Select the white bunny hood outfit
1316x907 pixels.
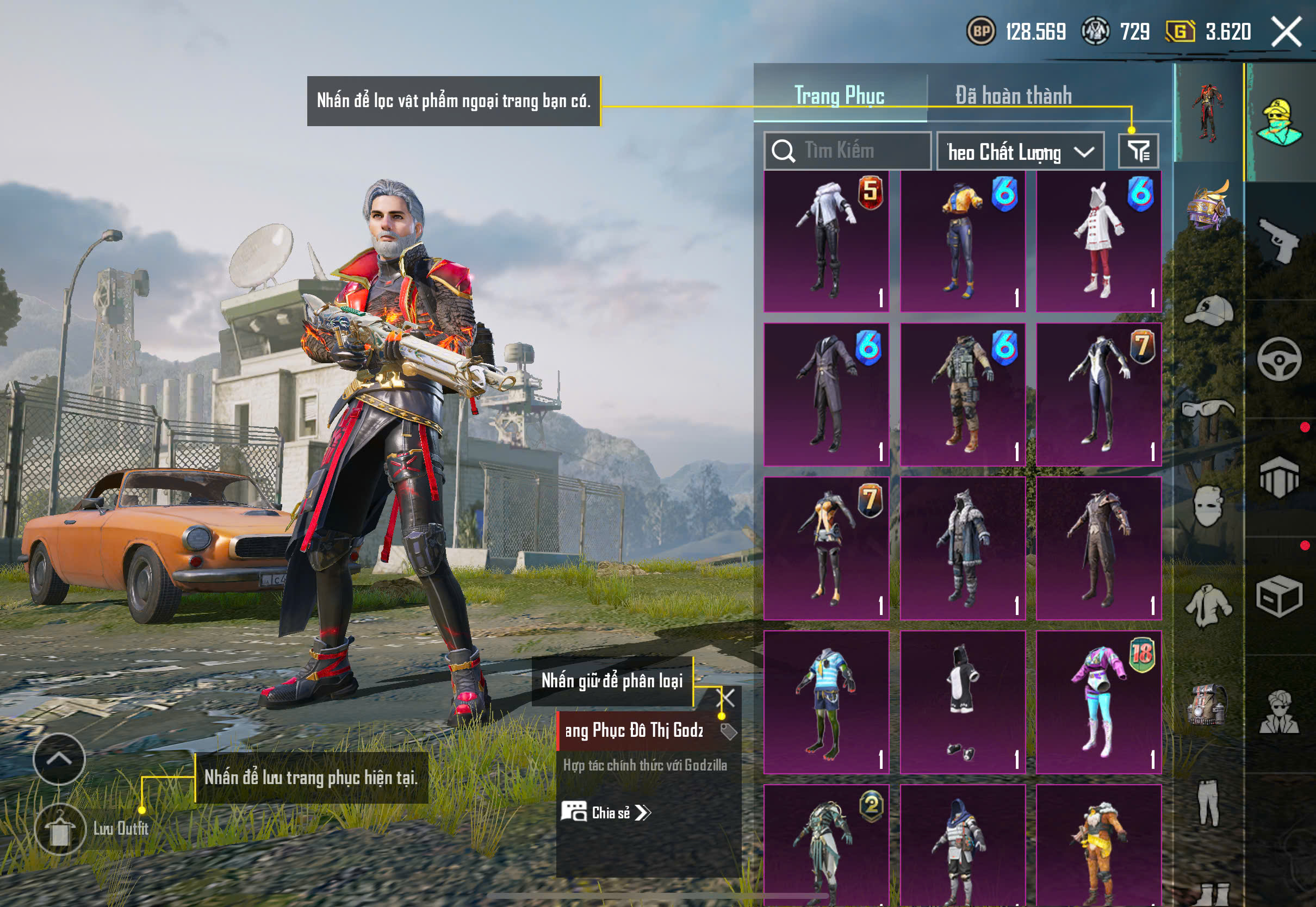click(1098, 241)
